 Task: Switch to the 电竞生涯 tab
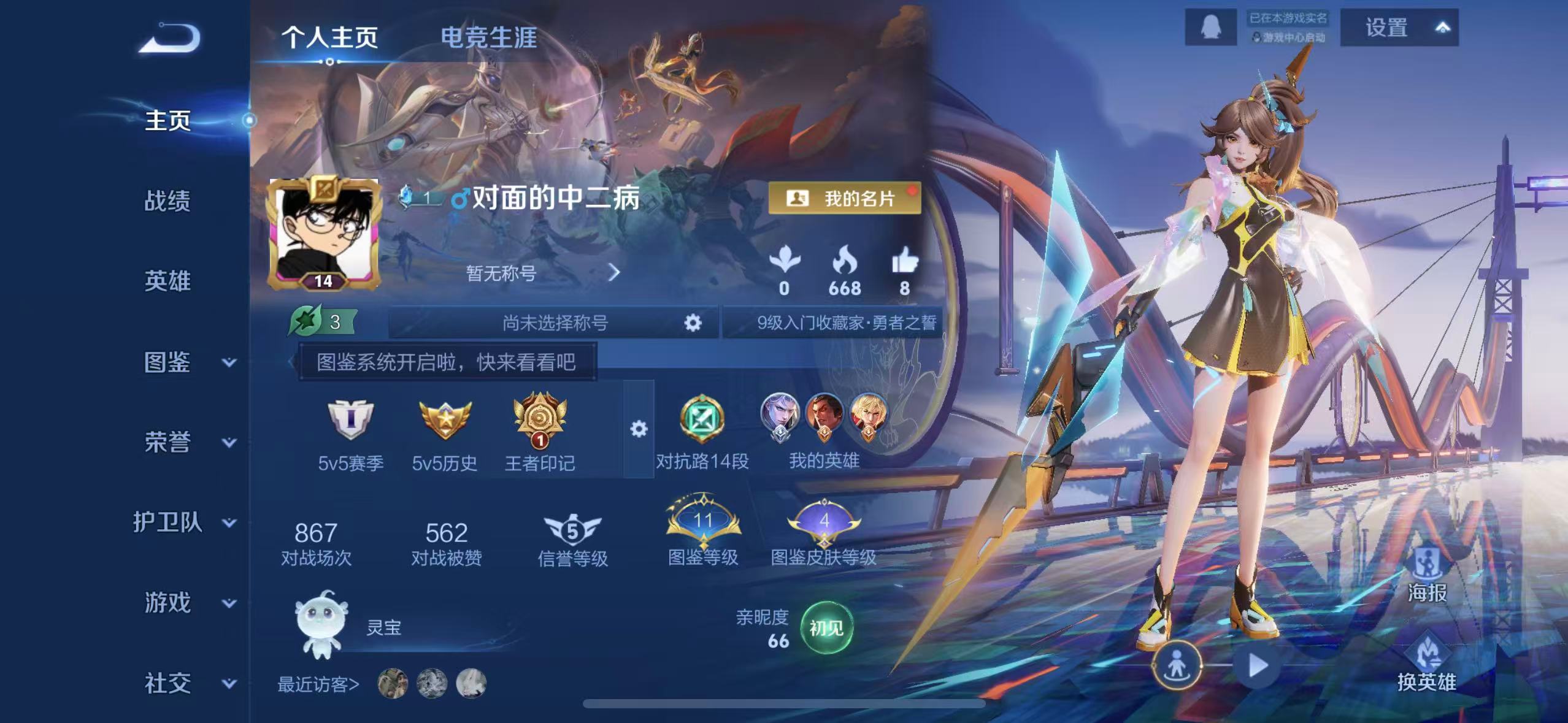pyautogui.click(x=488, y=38)
